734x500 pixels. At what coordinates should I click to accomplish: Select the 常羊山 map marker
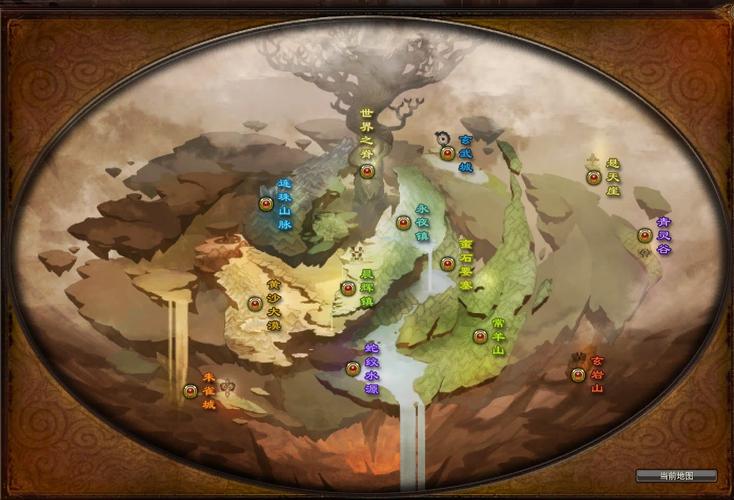480,336
